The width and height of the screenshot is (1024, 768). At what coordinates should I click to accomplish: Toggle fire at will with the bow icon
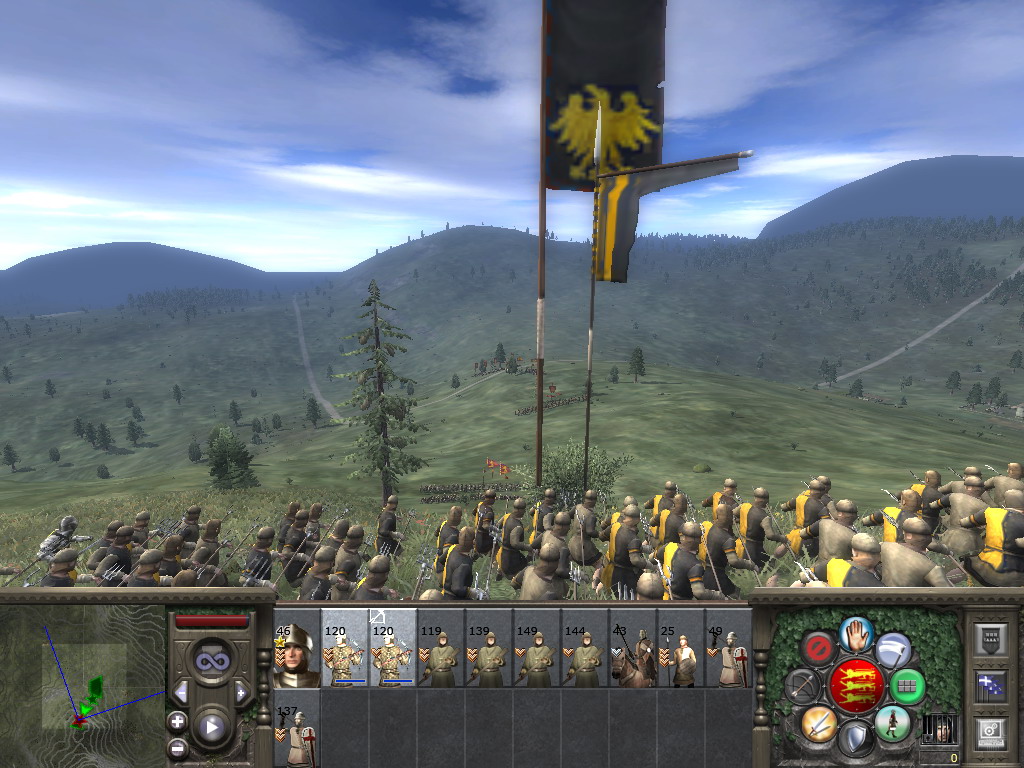tap(803, 686)
